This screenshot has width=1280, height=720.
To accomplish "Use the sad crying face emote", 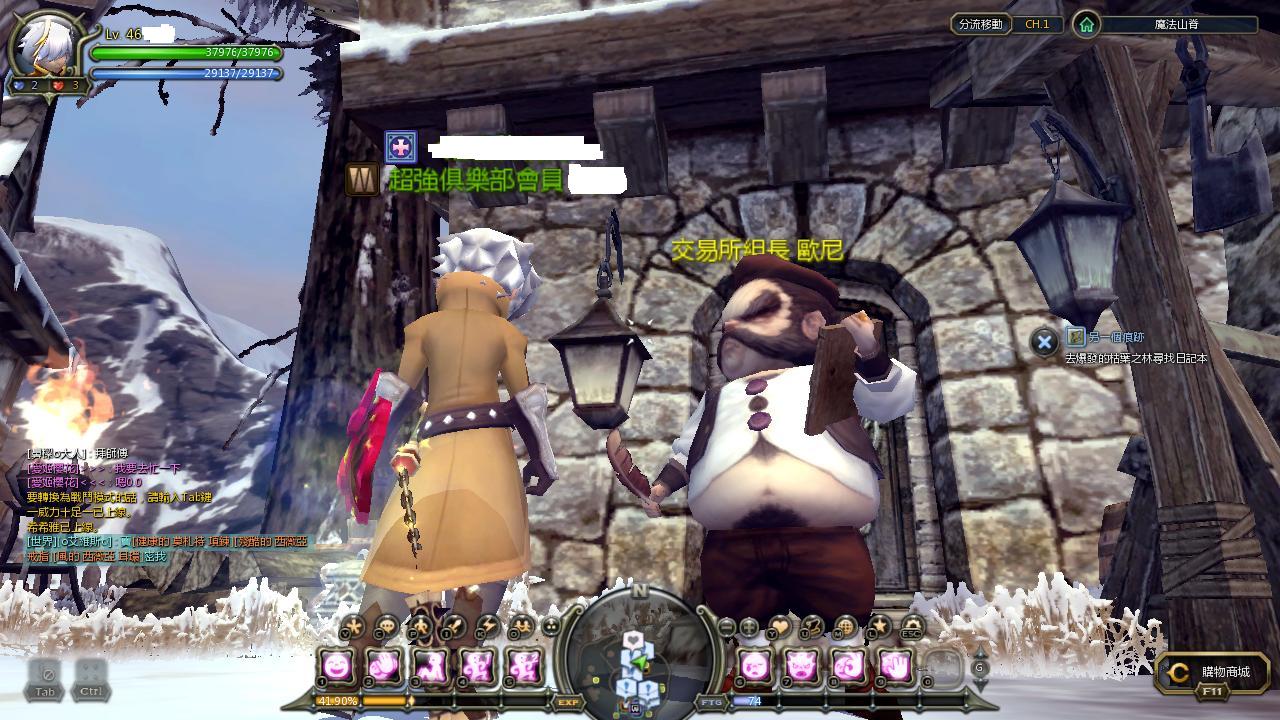I will click(x=755, y=665).
